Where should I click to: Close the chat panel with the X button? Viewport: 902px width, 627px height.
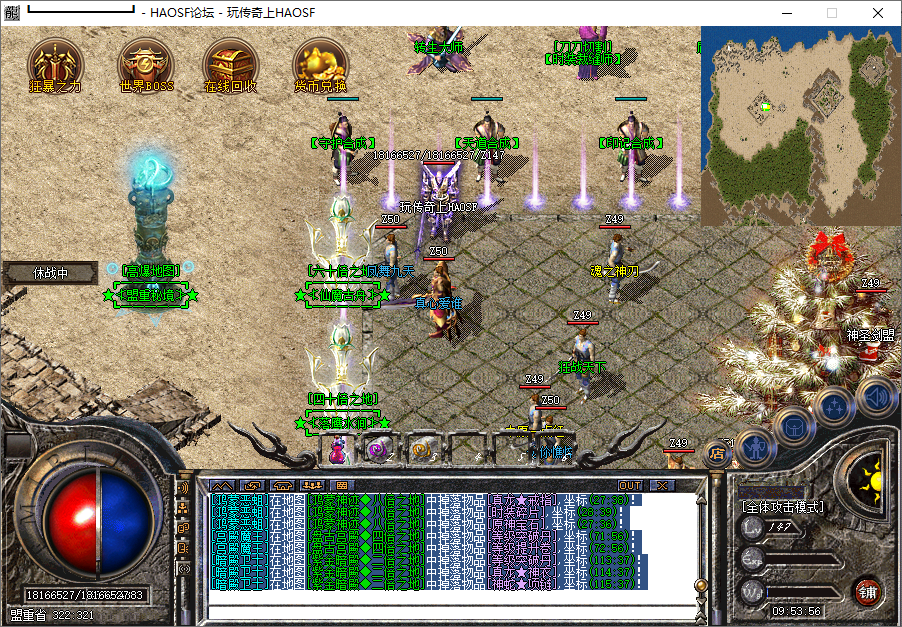pos(662,485)
